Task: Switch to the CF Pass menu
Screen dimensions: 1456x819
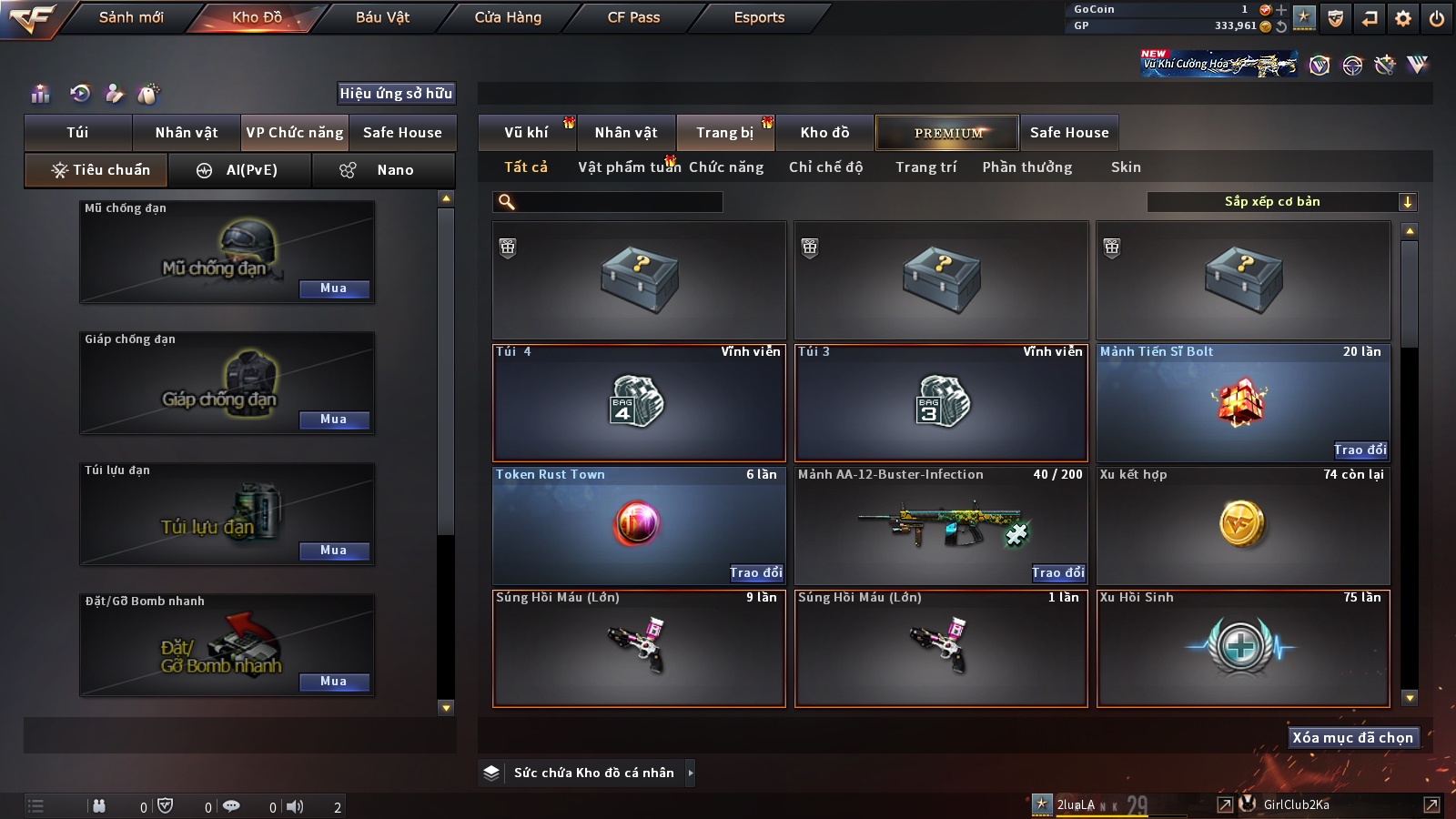Action: coord(633,17)
